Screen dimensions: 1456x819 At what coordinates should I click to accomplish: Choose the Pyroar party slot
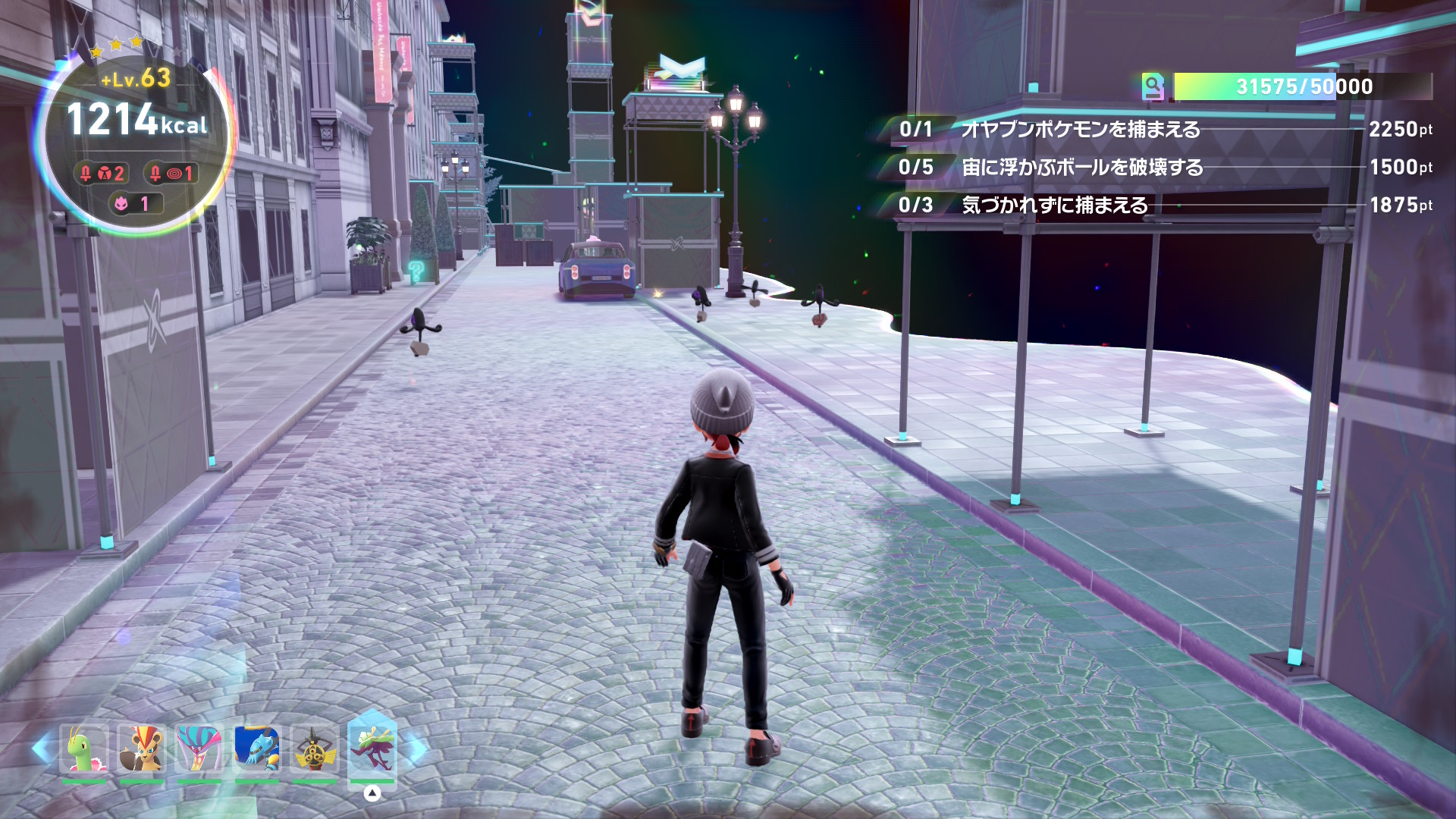[142, 749]
